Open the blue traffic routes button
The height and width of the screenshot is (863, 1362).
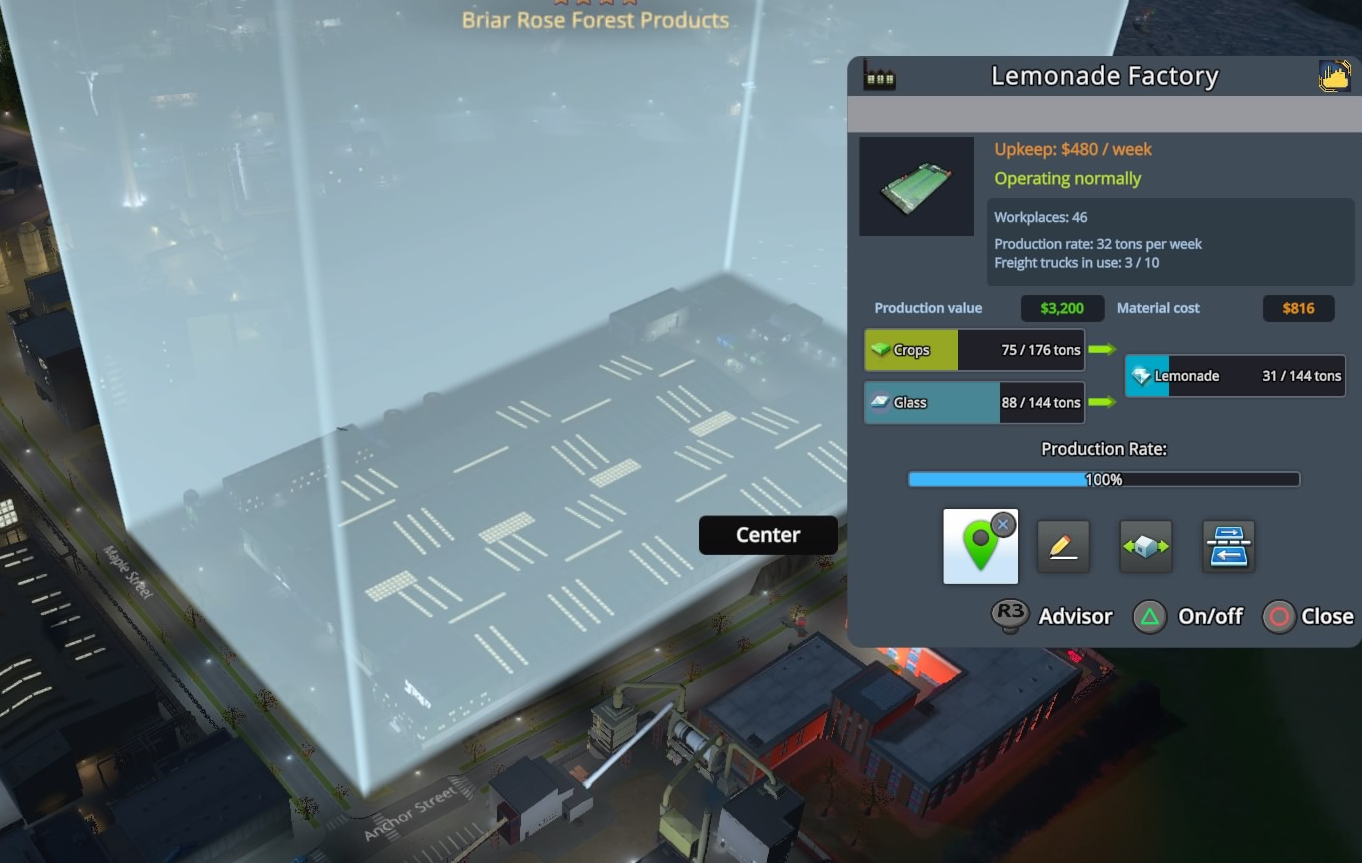pyautogui.click(x=1228, y=546)
